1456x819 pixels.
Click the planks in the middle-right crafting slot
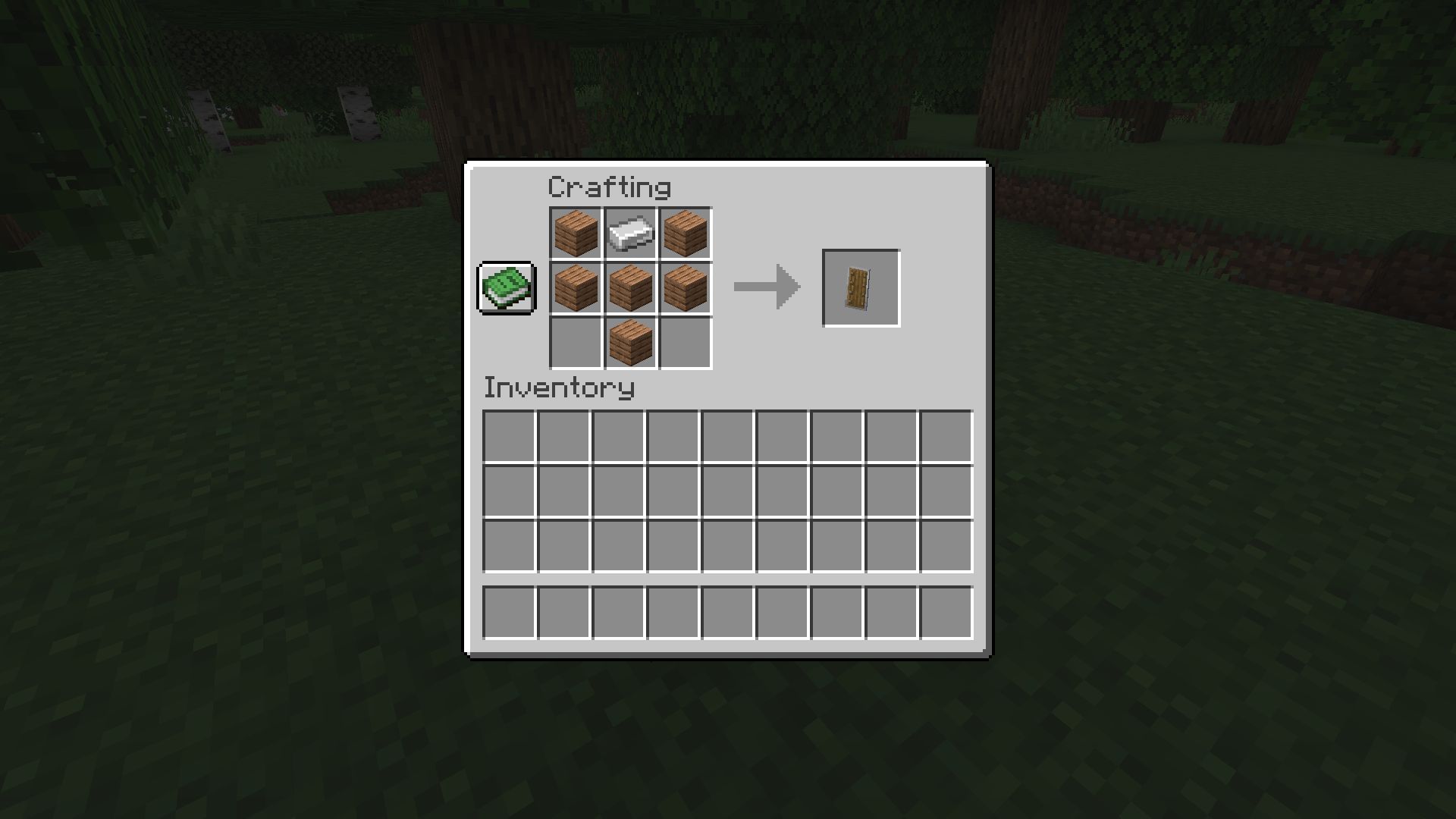click(x=684, y=287)
